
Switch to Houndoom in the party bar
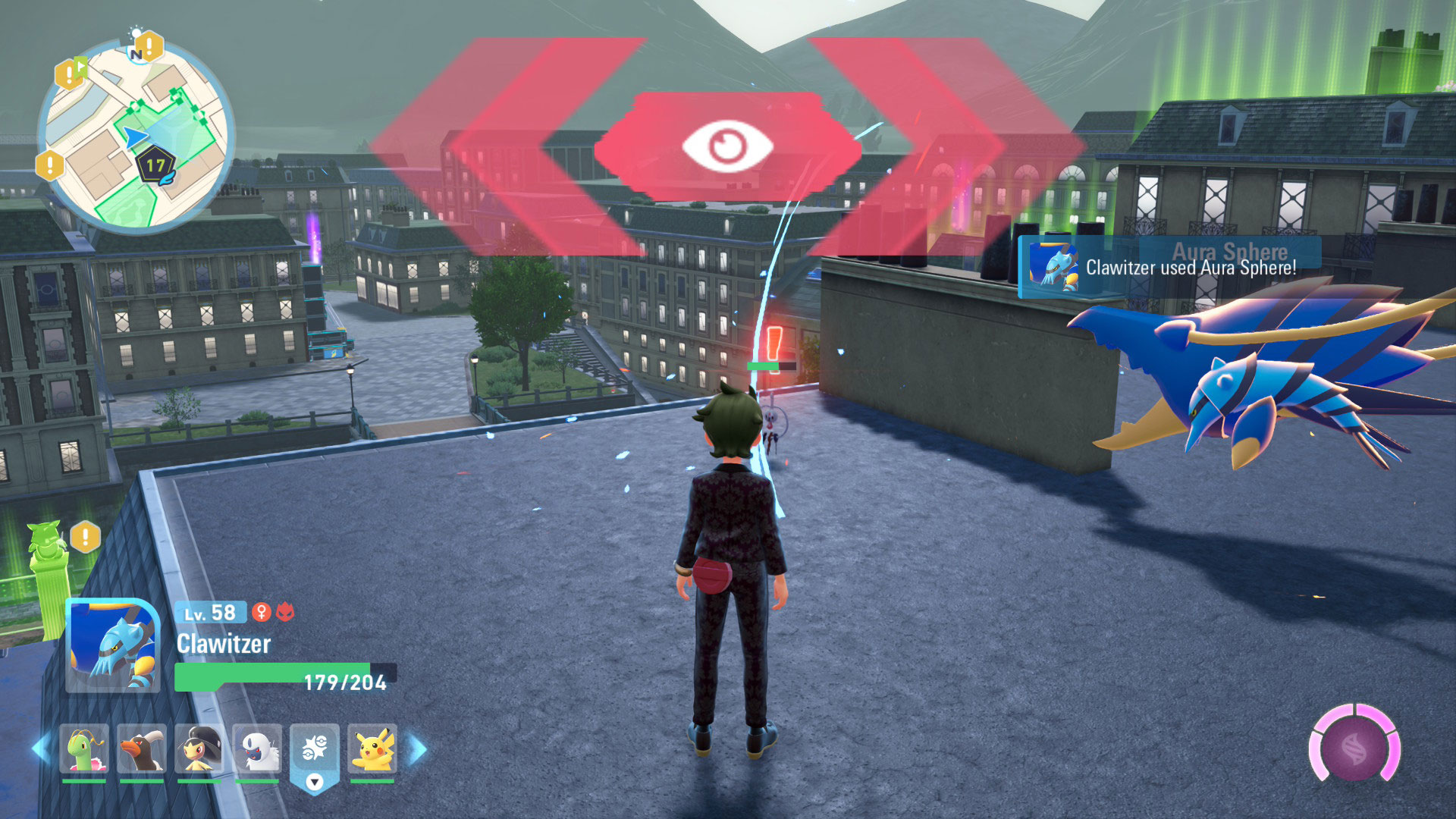pos(142,749)
